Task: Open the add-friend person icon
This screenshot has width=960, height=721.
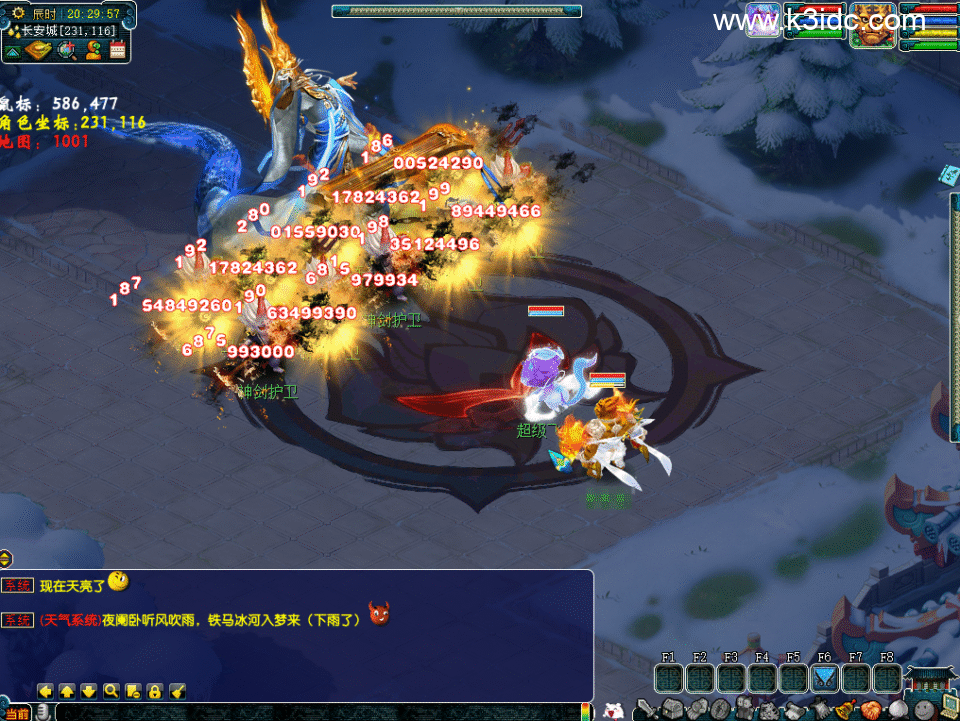Action: tap(94, 50)
